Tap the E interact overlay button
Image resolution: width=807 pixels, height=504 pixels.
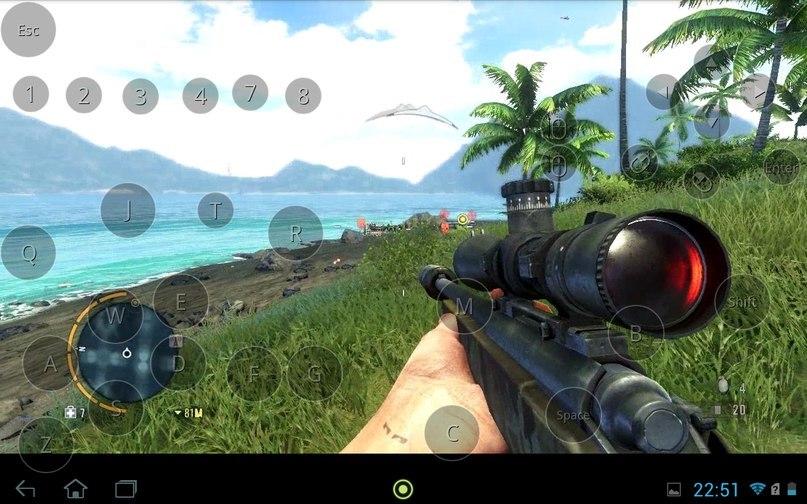[x=181, y=300]
